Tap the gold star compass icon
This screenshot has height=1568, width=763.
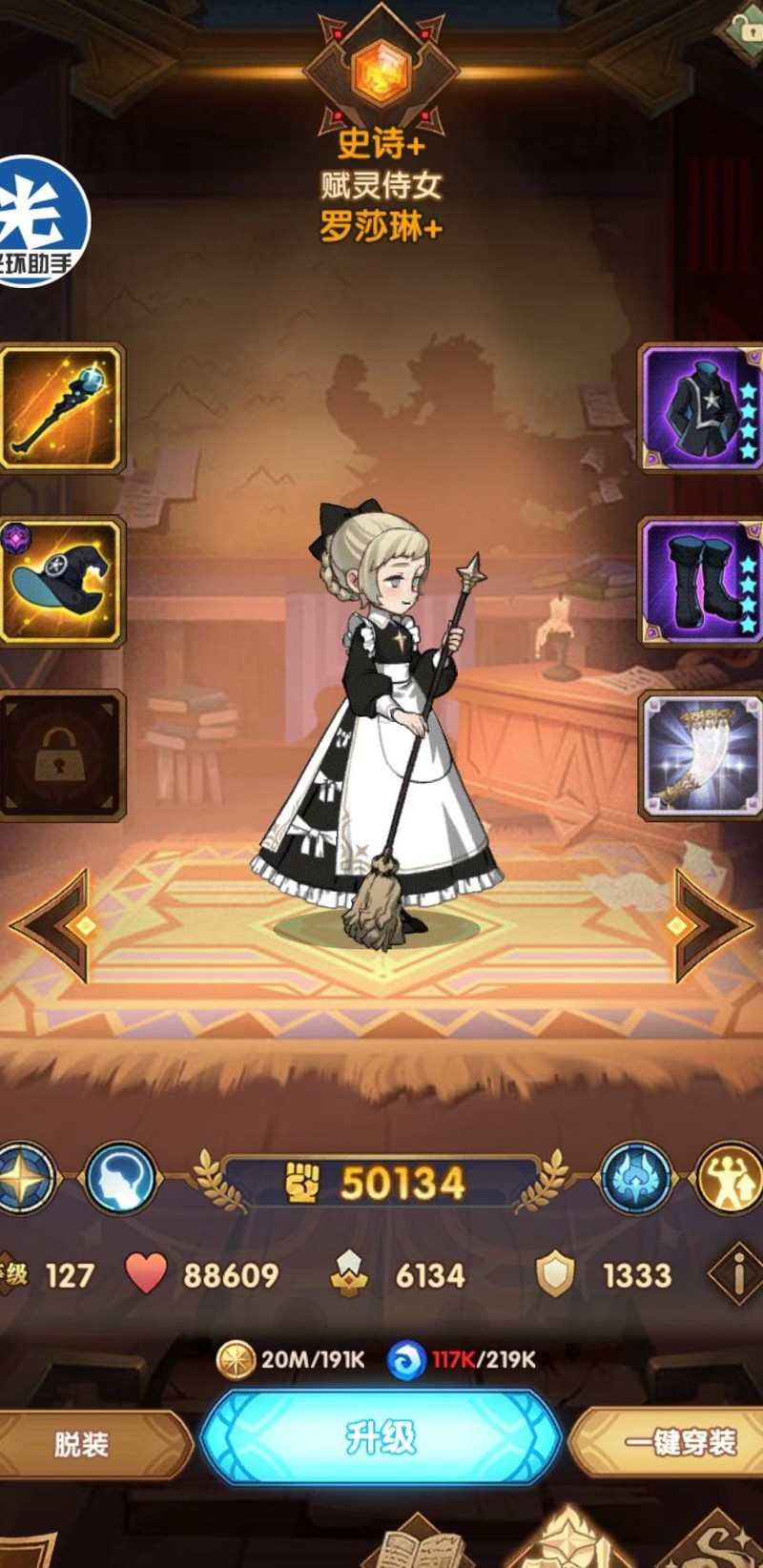click(25, 1179)
